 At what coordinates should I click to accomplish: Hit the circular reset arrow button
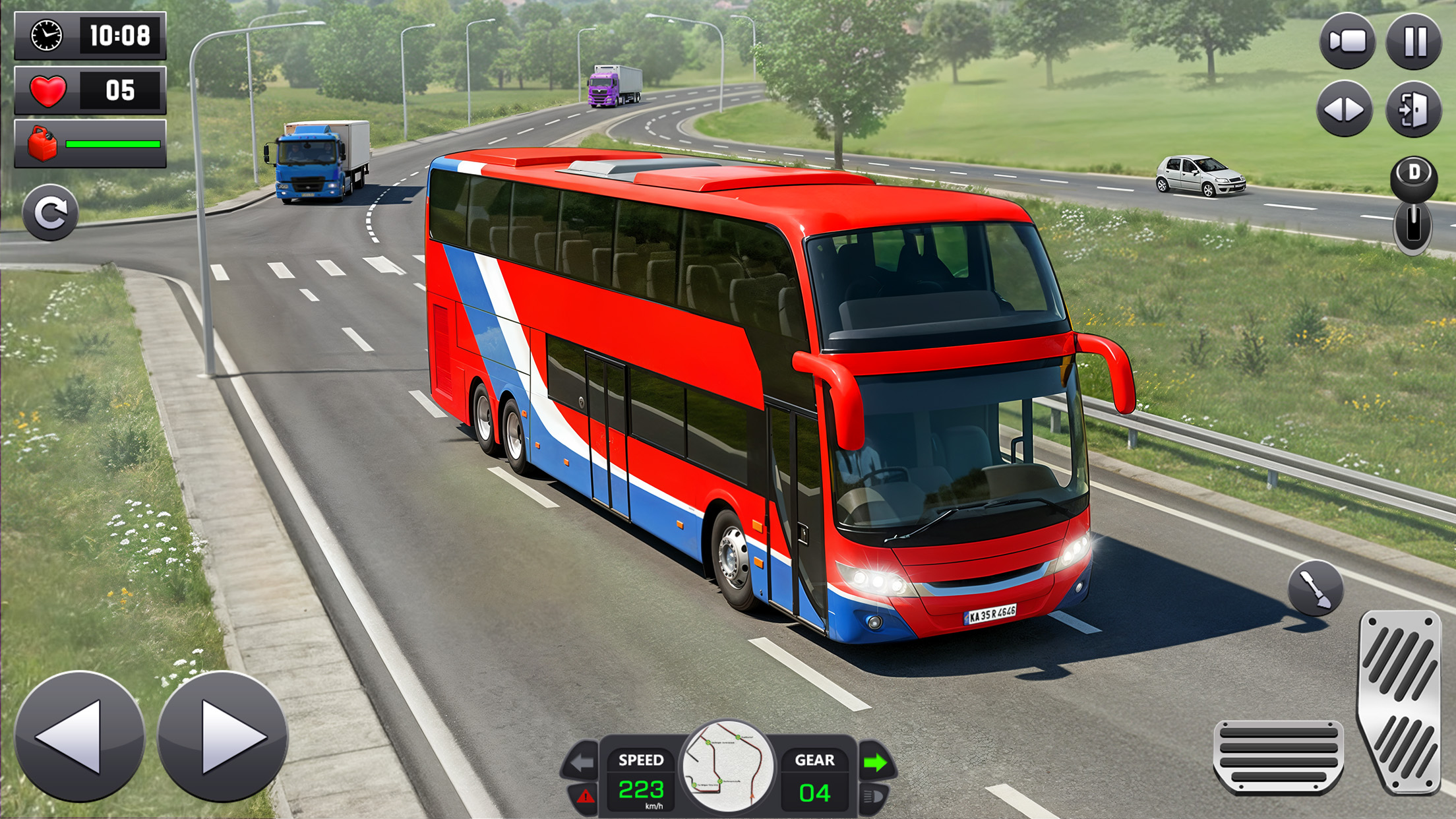[50, 213]
